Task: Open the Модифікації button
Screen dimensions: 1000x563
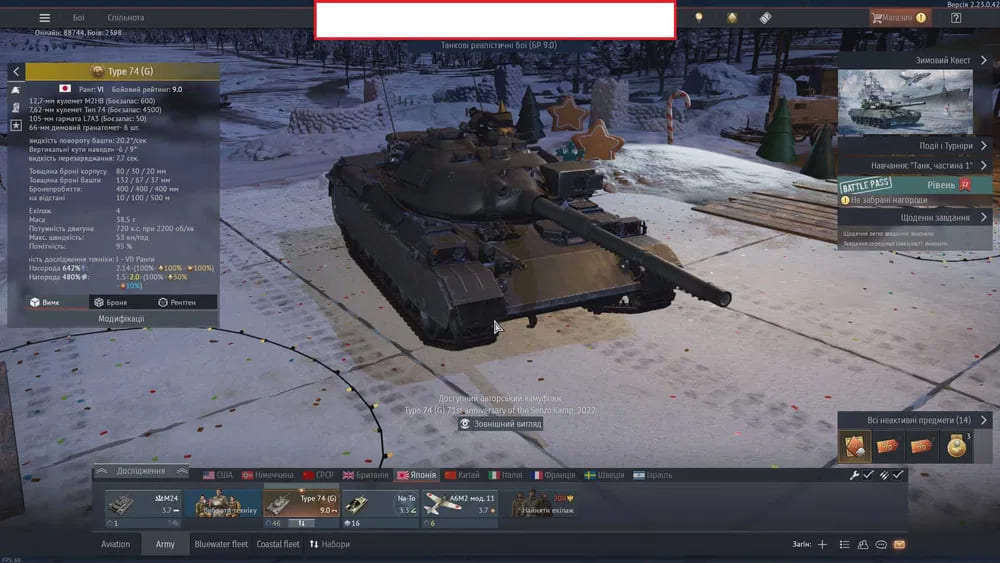Action: tap(113, 319)
